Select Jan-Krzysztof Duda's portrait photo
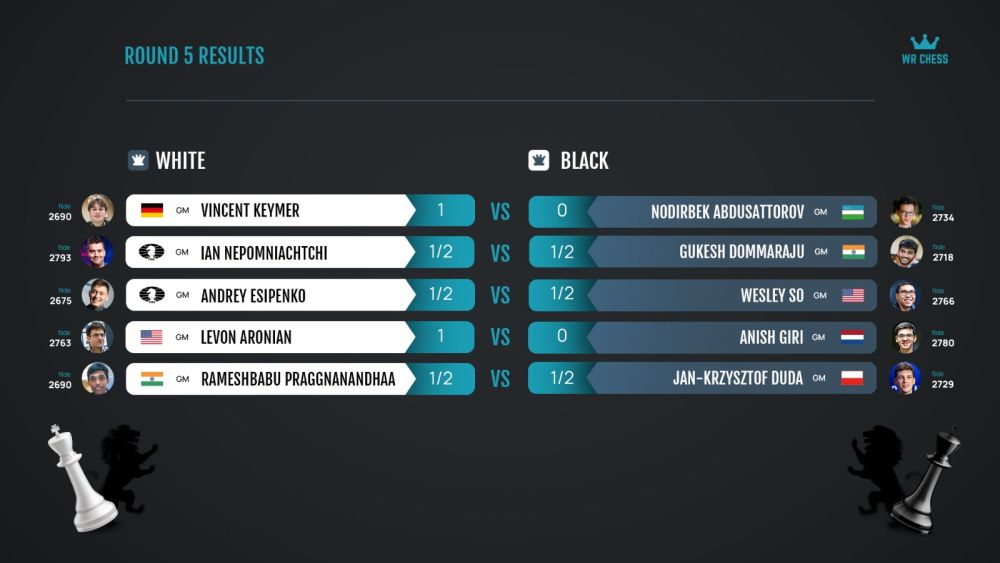This screenshot has width=1000, height=563. pos(905,379)
